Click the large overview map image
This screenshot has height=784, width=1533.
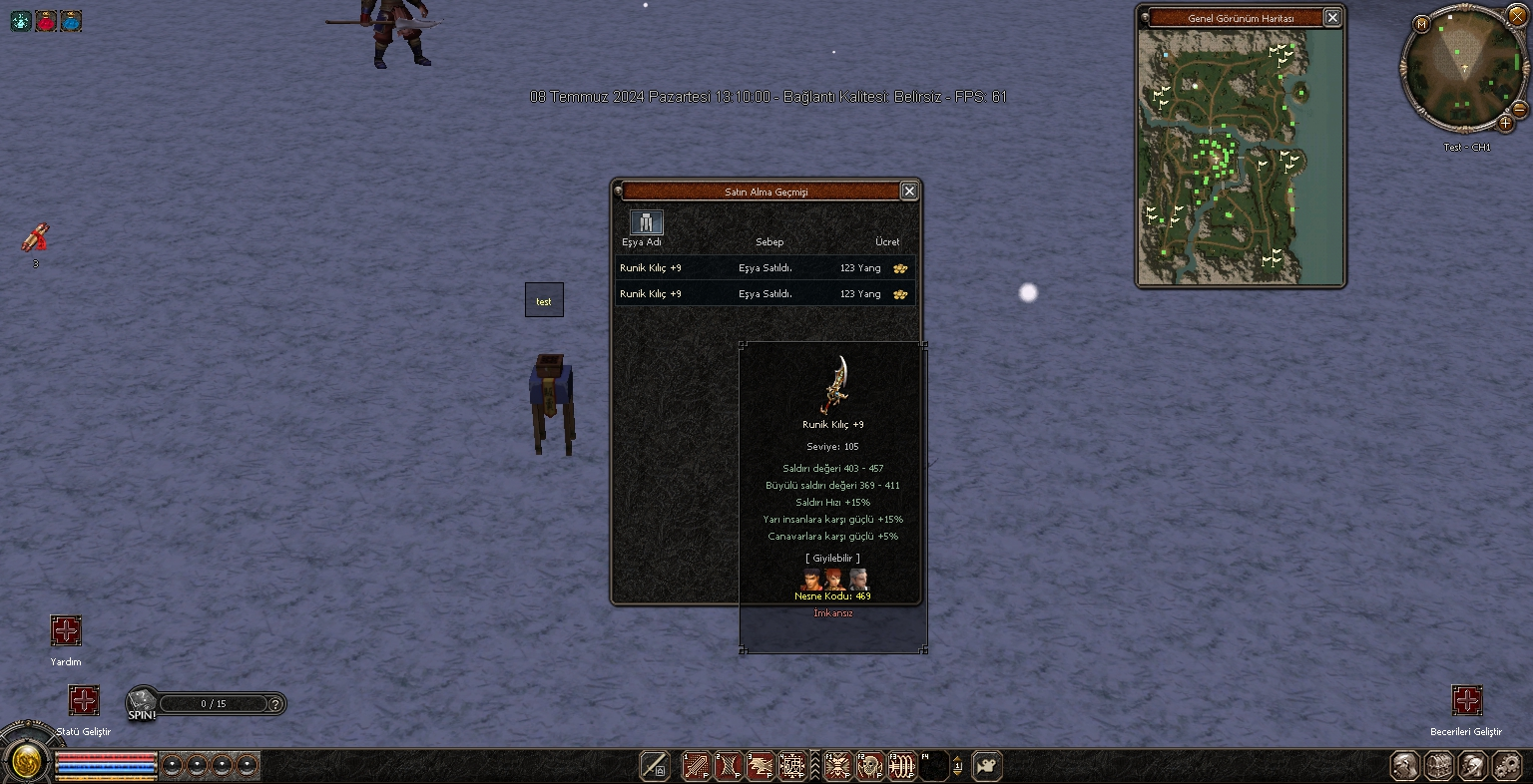tap(1241, 158)
